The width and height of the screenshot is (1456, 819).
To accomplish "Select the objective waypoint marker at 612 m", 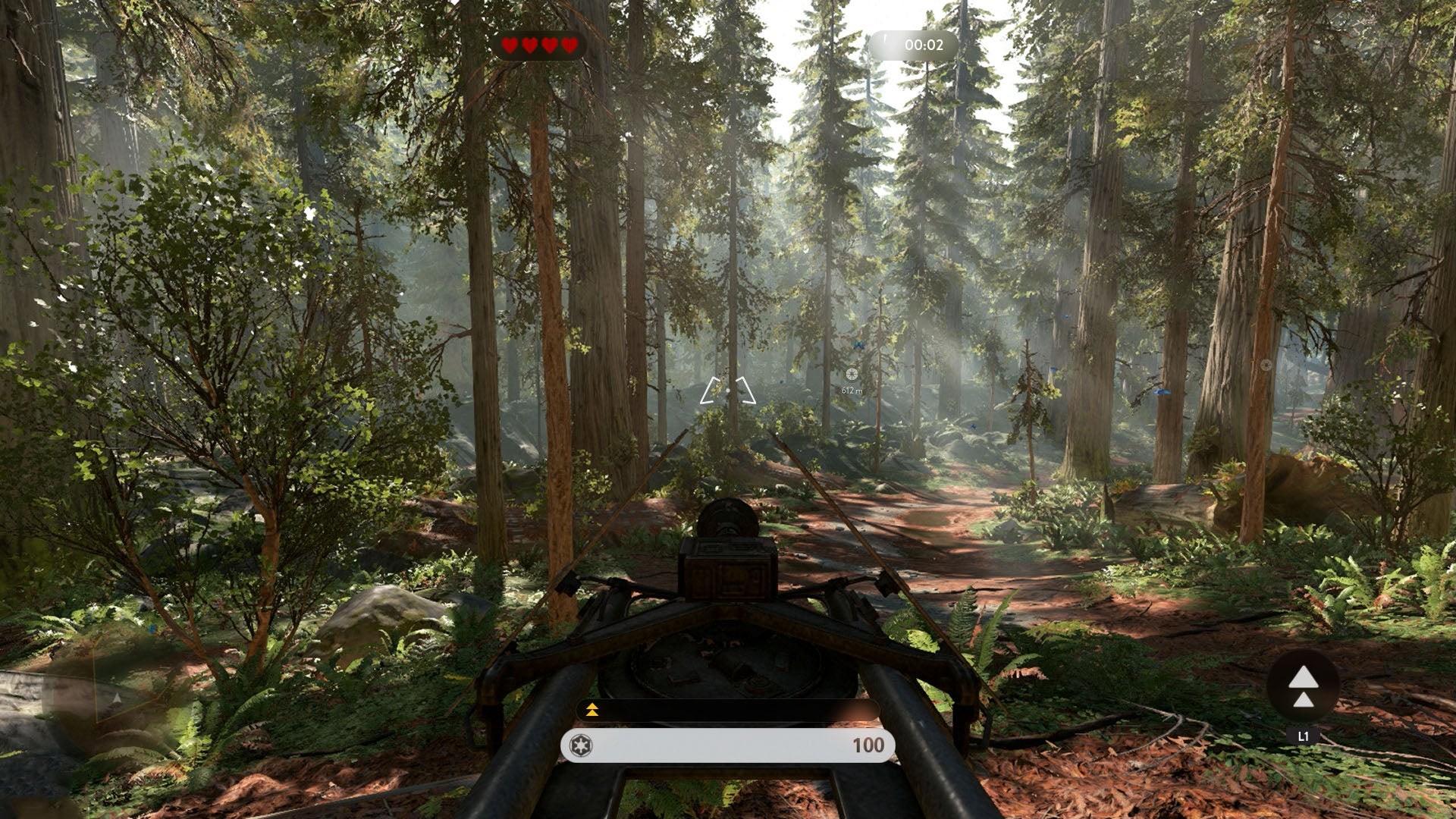I will (x=852, y=374).
